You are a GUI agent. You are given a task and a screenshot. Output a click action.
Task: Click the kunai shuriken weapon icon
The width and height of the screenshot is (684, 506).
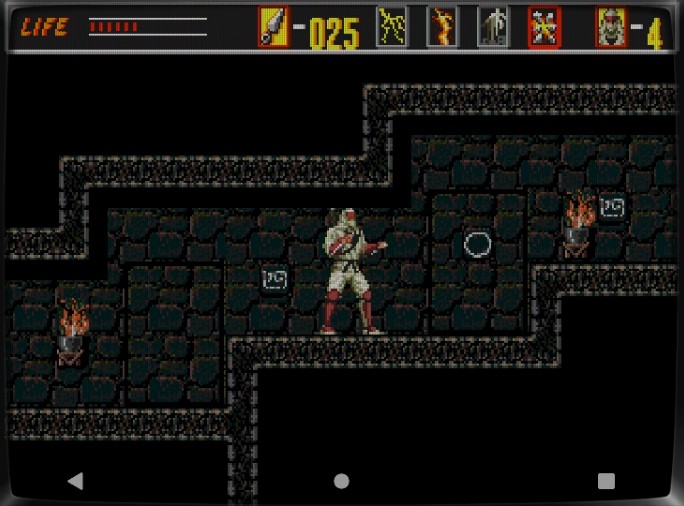click(273, 27)
